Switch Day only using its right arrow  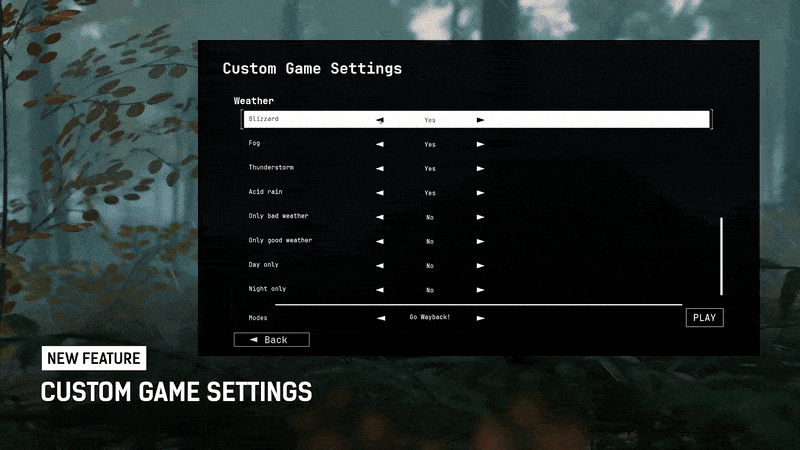click(480, 265)
